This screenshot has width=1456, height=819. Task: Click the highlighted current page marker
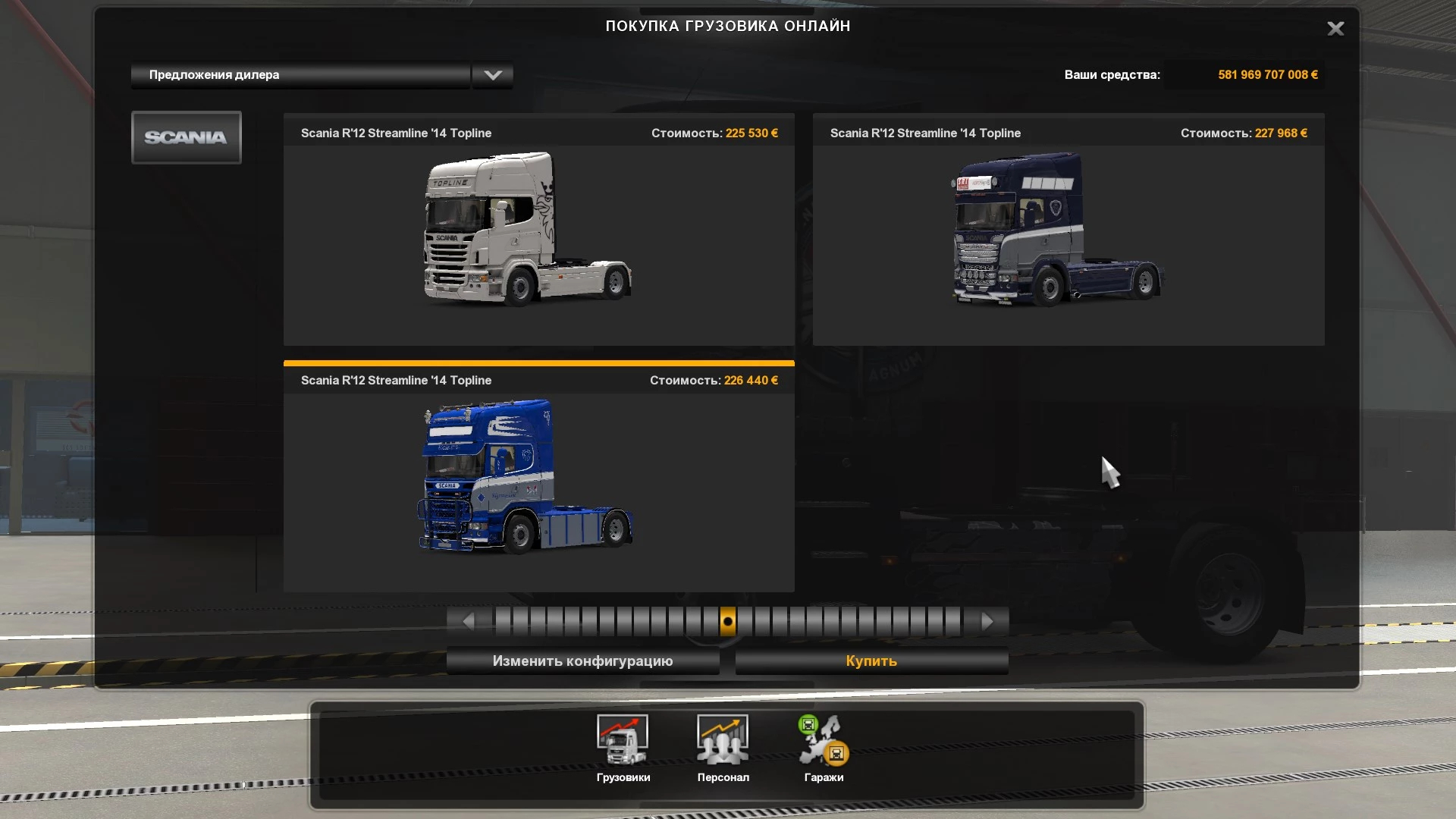pyautogui.click(x=727, y=622)
